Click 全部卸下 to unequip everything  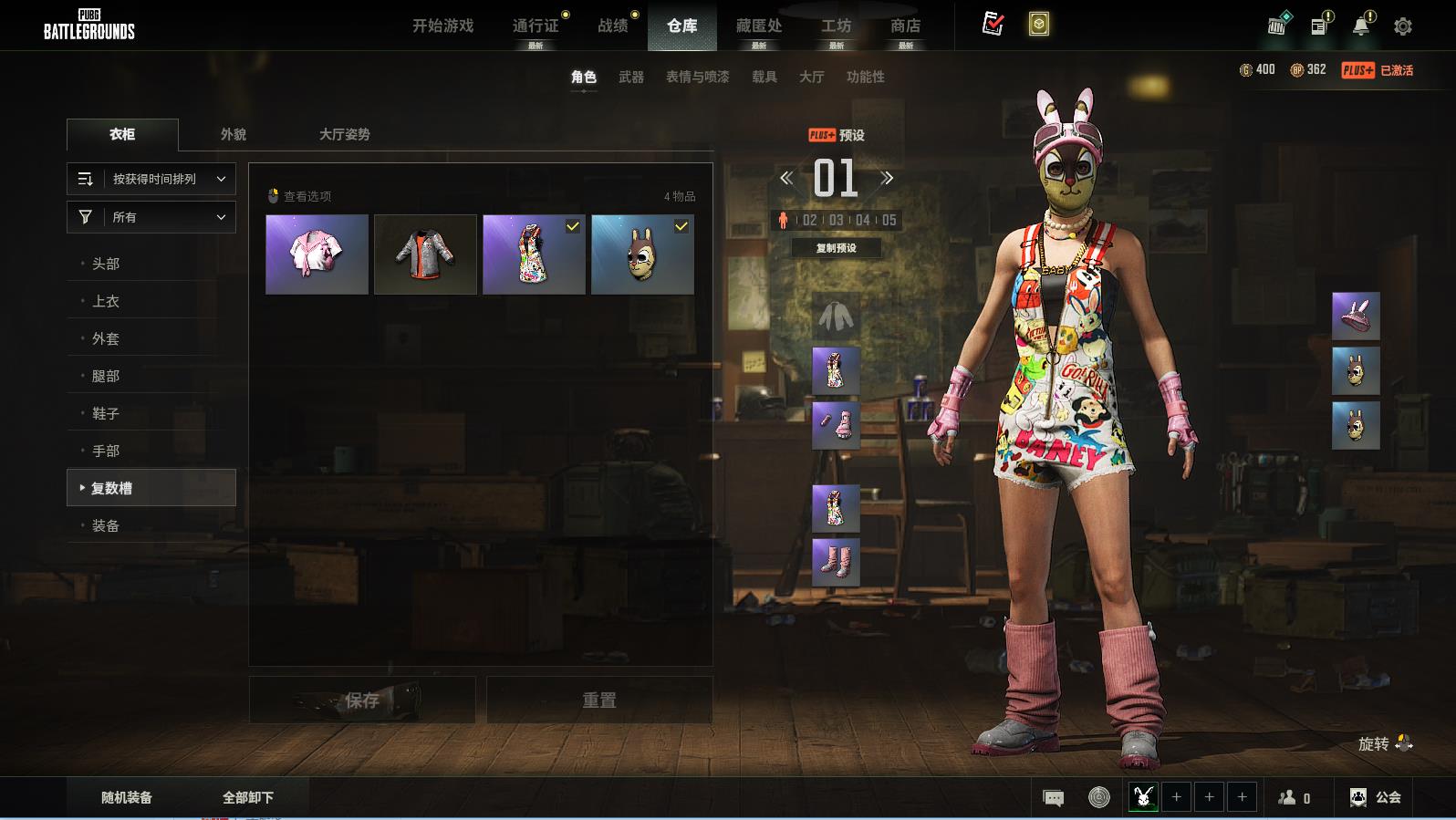coord(248,797)
